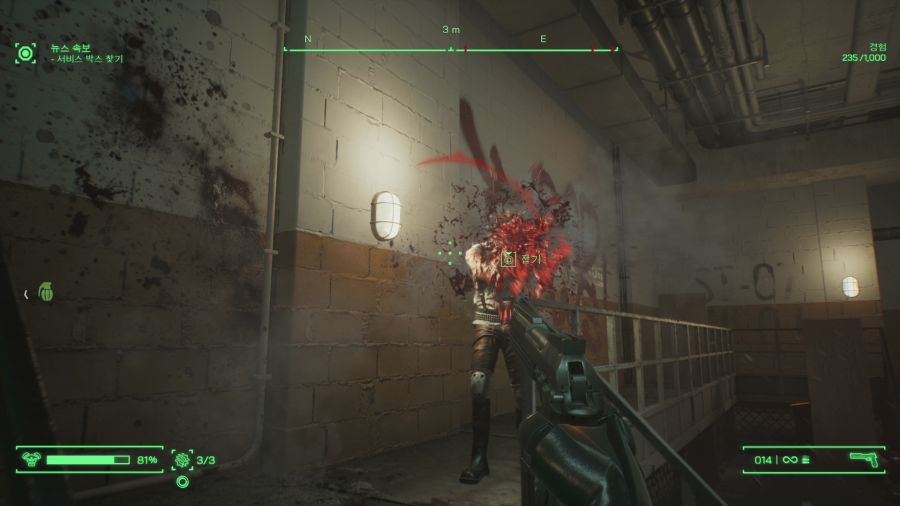
Task: Select the grenade icon
Action: point(45,292)
